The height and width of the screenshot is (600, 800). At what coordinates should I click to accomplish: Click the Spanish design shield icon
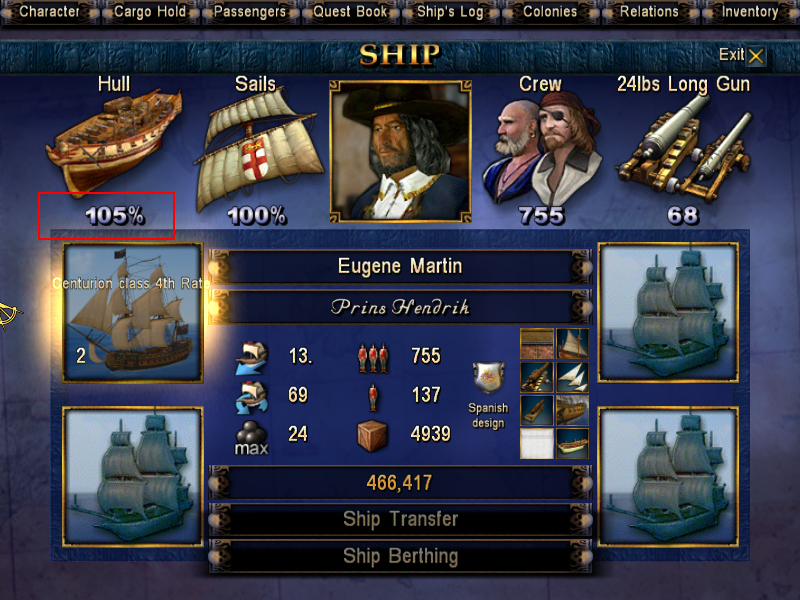[488, 378]
